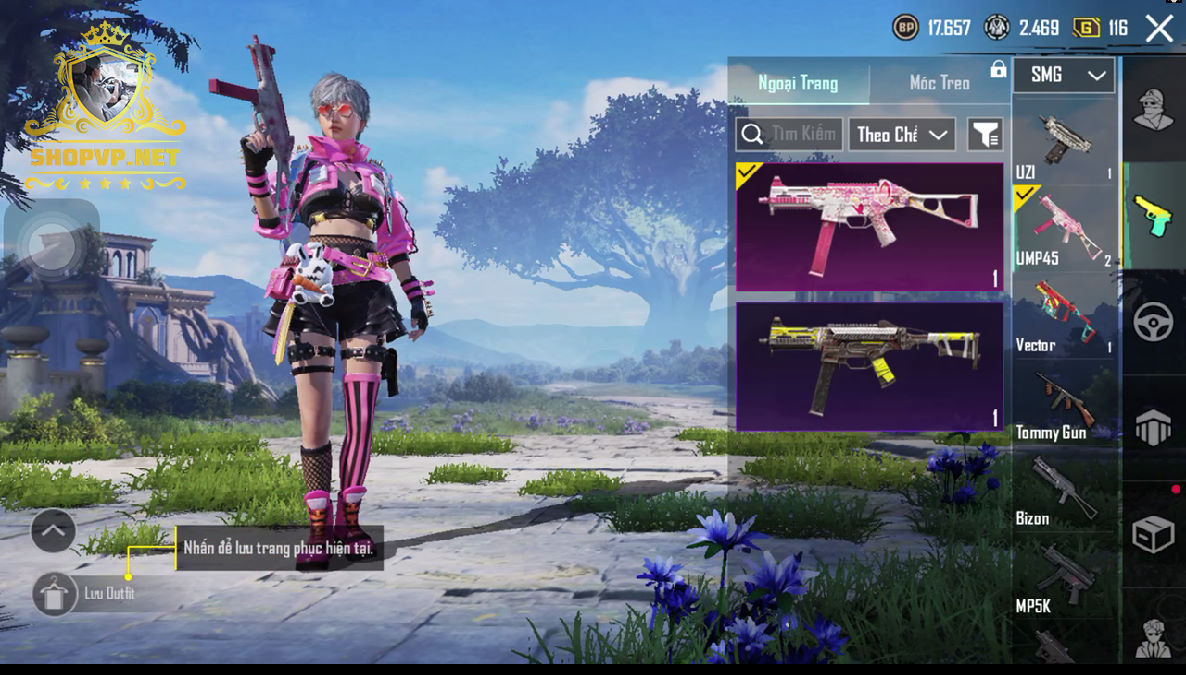Close the inventory screen with the X
Screen dimensions: 1186x675
pyautogui.click(x=1159, y=28)
